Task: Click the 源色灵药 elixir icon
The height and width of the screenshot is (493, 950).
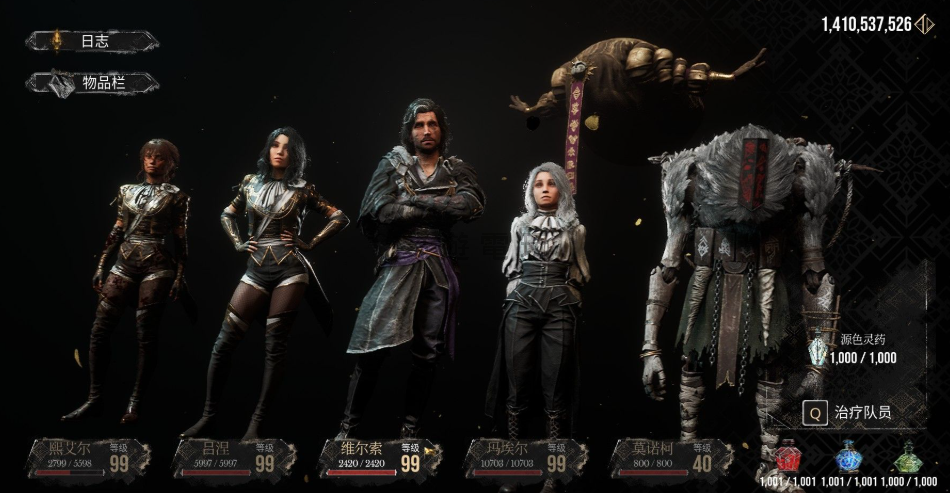Action: pos(817,349)
